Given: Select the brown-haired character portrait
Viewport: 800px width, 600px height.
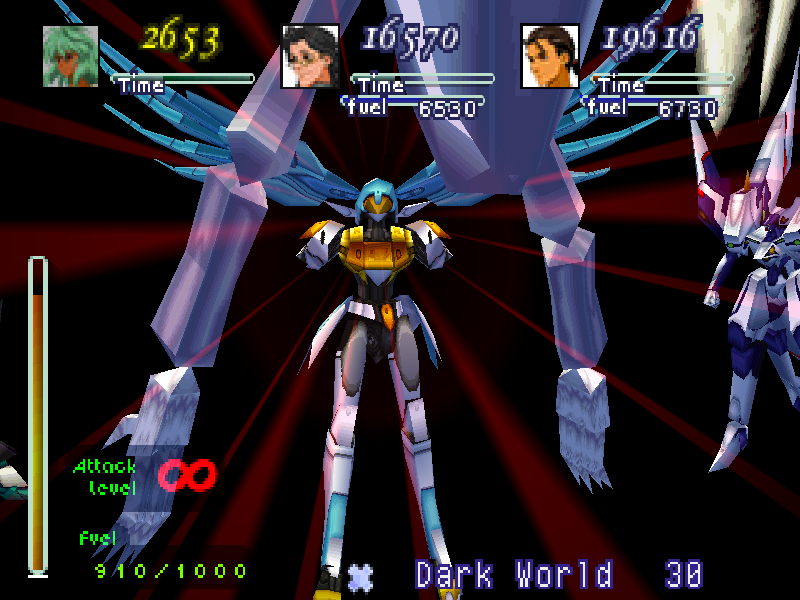Looking at the screenshot, I should click(549, 56).
